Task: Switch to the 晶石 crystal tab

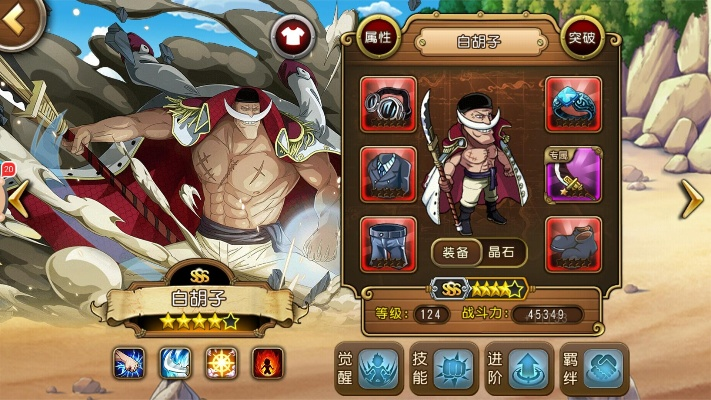Action: click(x=502, y=253)
